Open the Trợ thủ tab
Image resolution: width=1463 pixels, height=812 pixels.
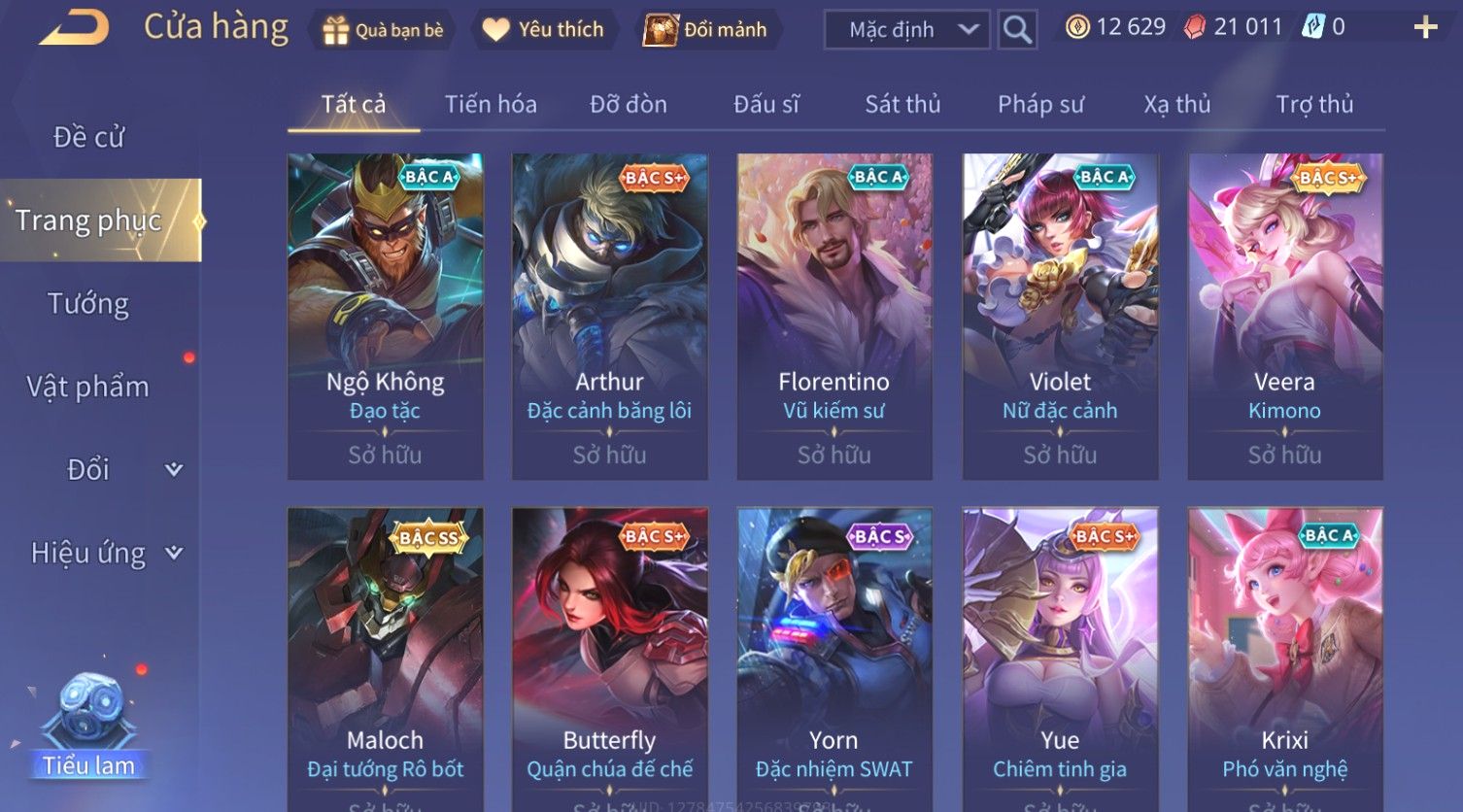pos(1314,104)
